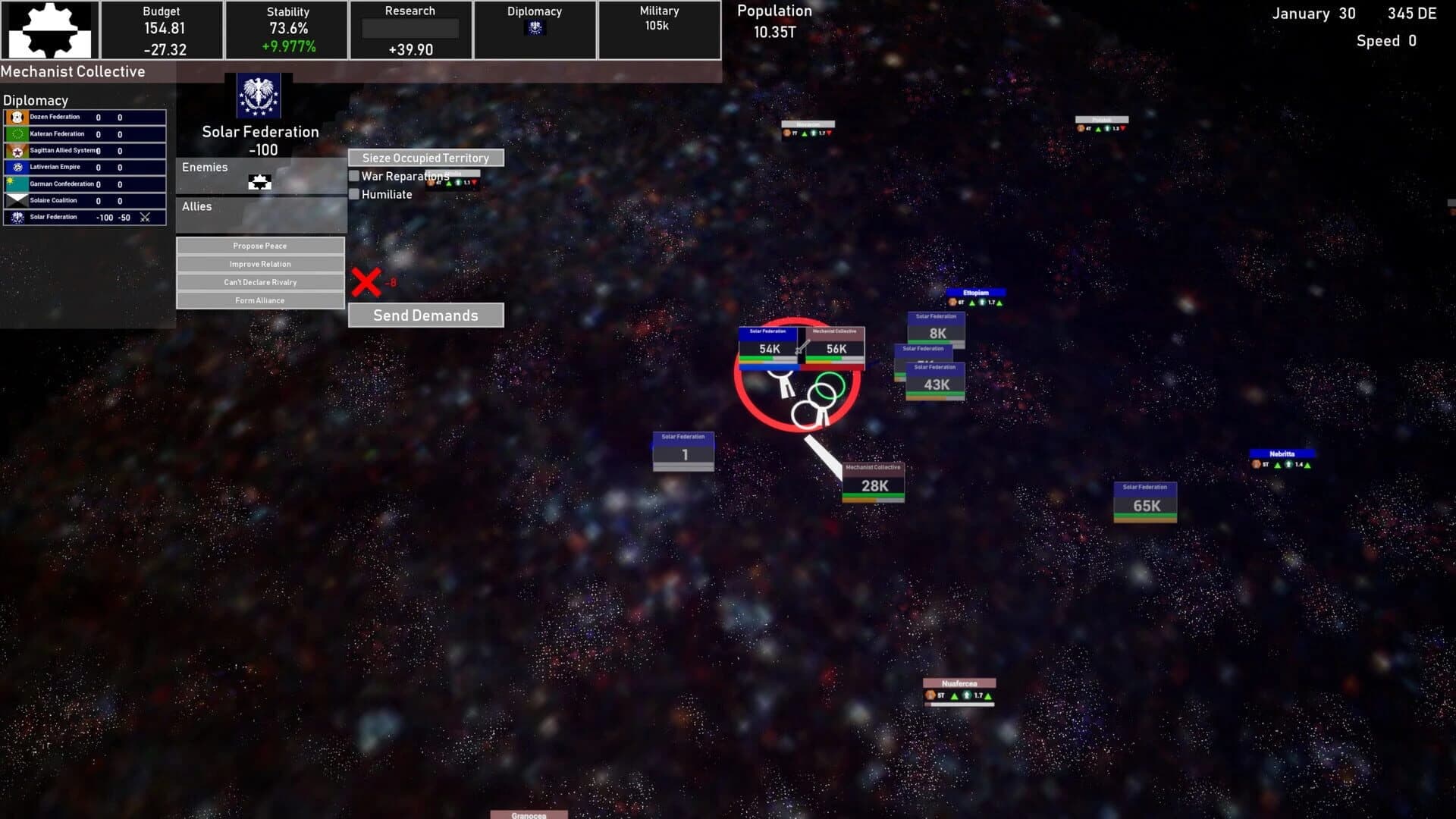
Task: Click the Propose Peace button
Action: point(260,246)
